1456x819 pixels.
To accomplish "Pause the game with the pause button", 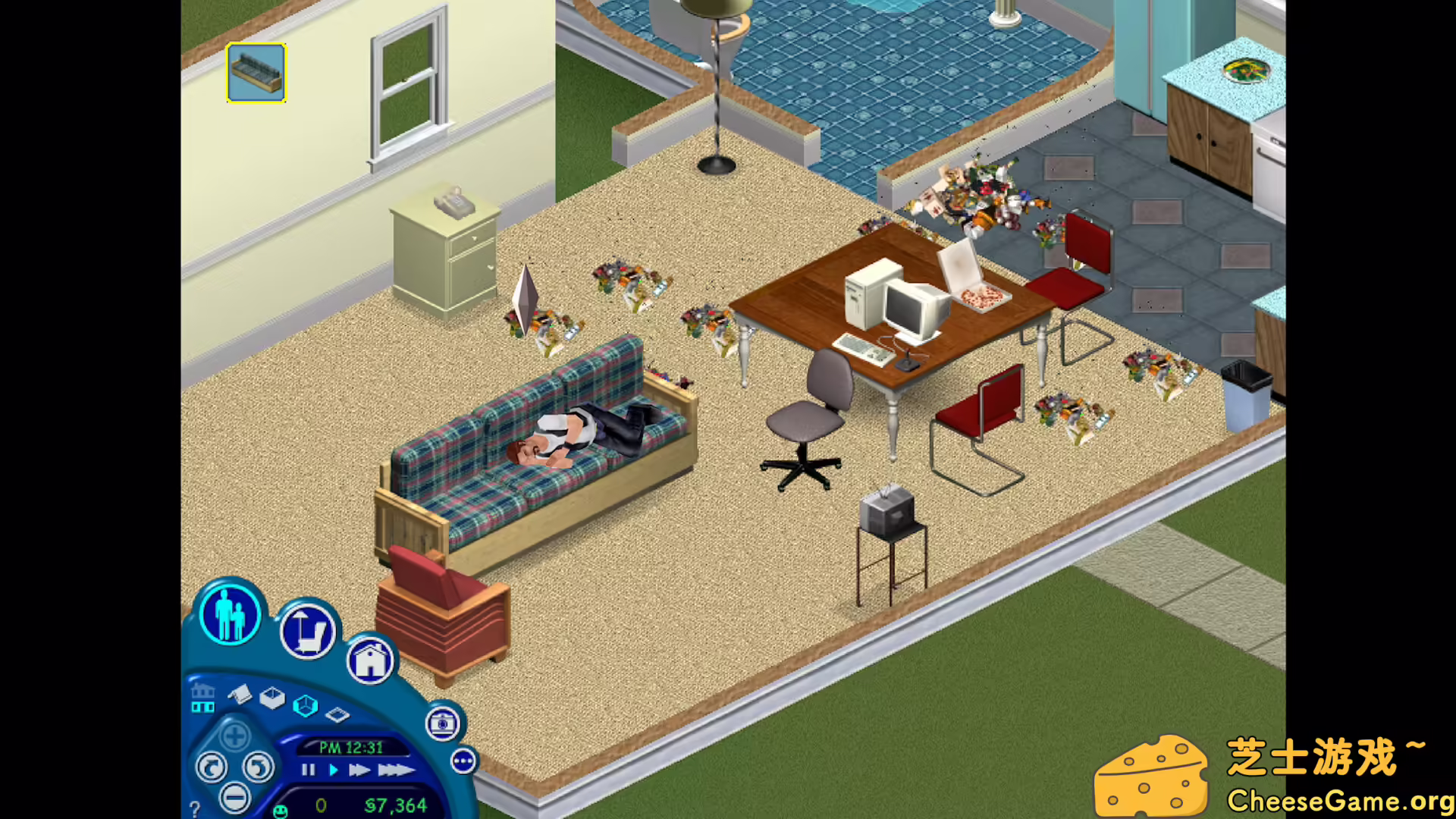I will tap(309, 771).
